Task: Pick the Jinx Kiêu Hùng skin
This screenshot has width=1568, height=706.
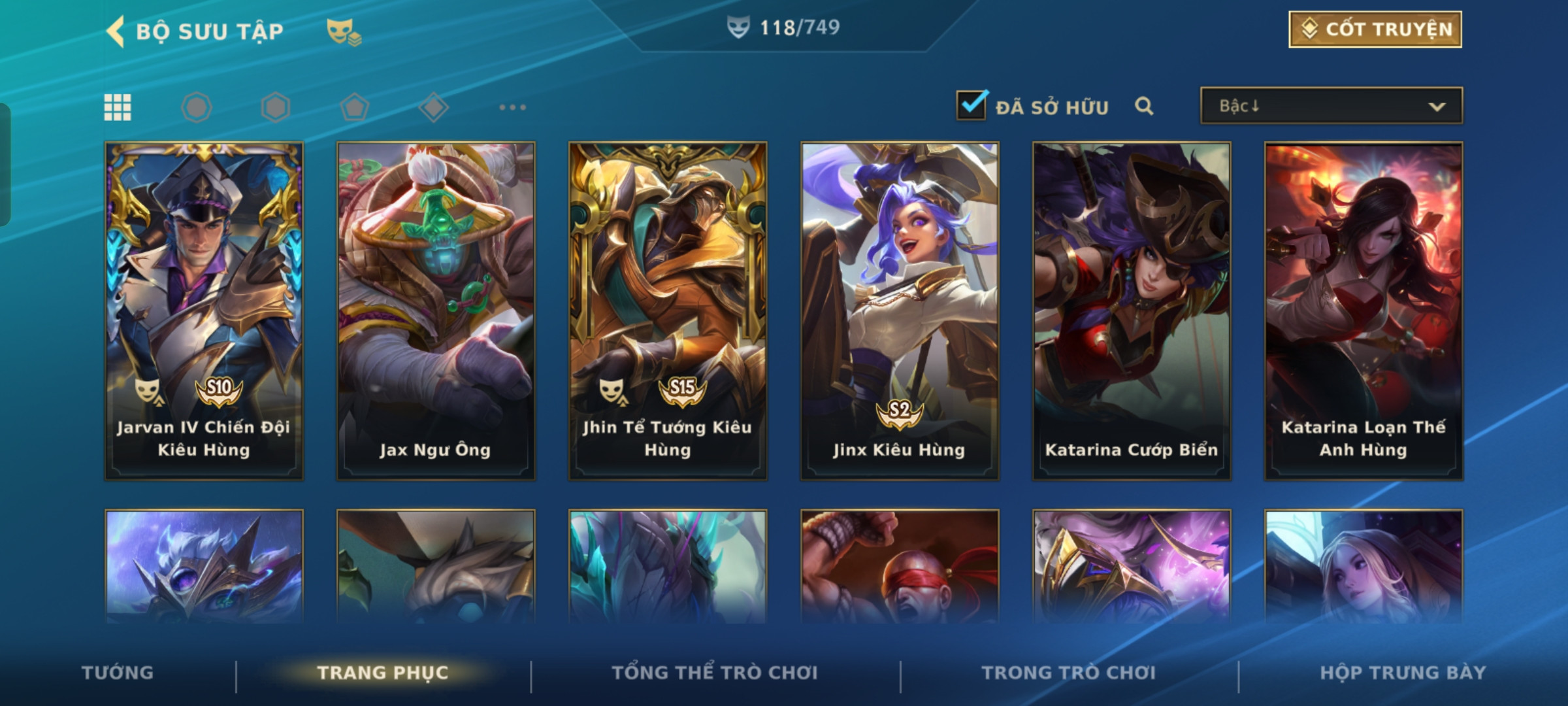Action: [900, 311]
